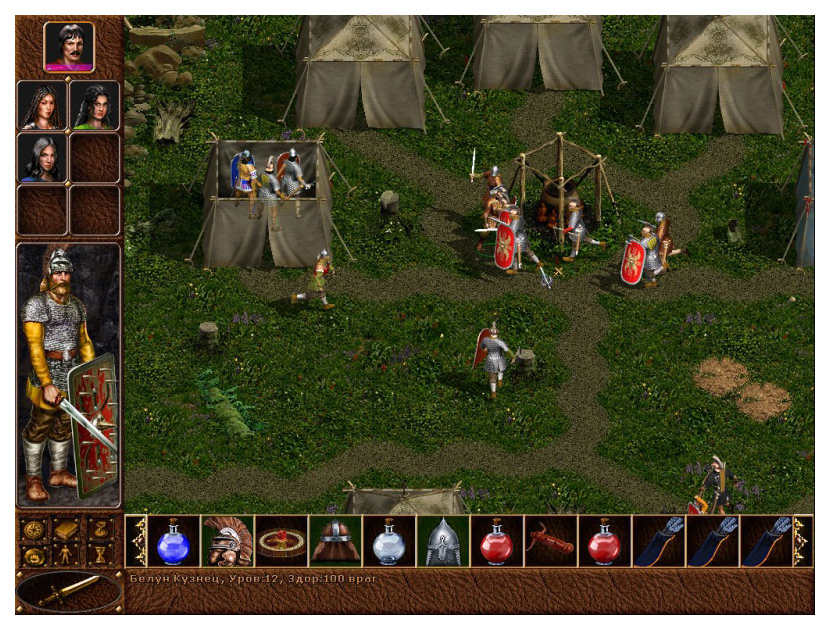The image size is (830, 630).
Task: Choose the party member in green clothing
Action: (95, 105)
